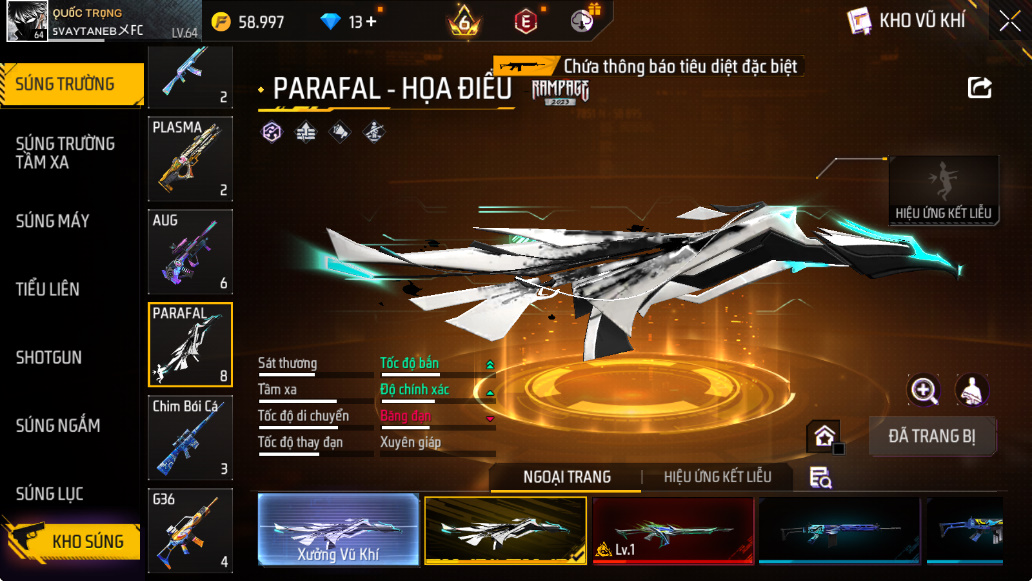
Task: Select the G36 weapon tile
Action: pos(190,530)
